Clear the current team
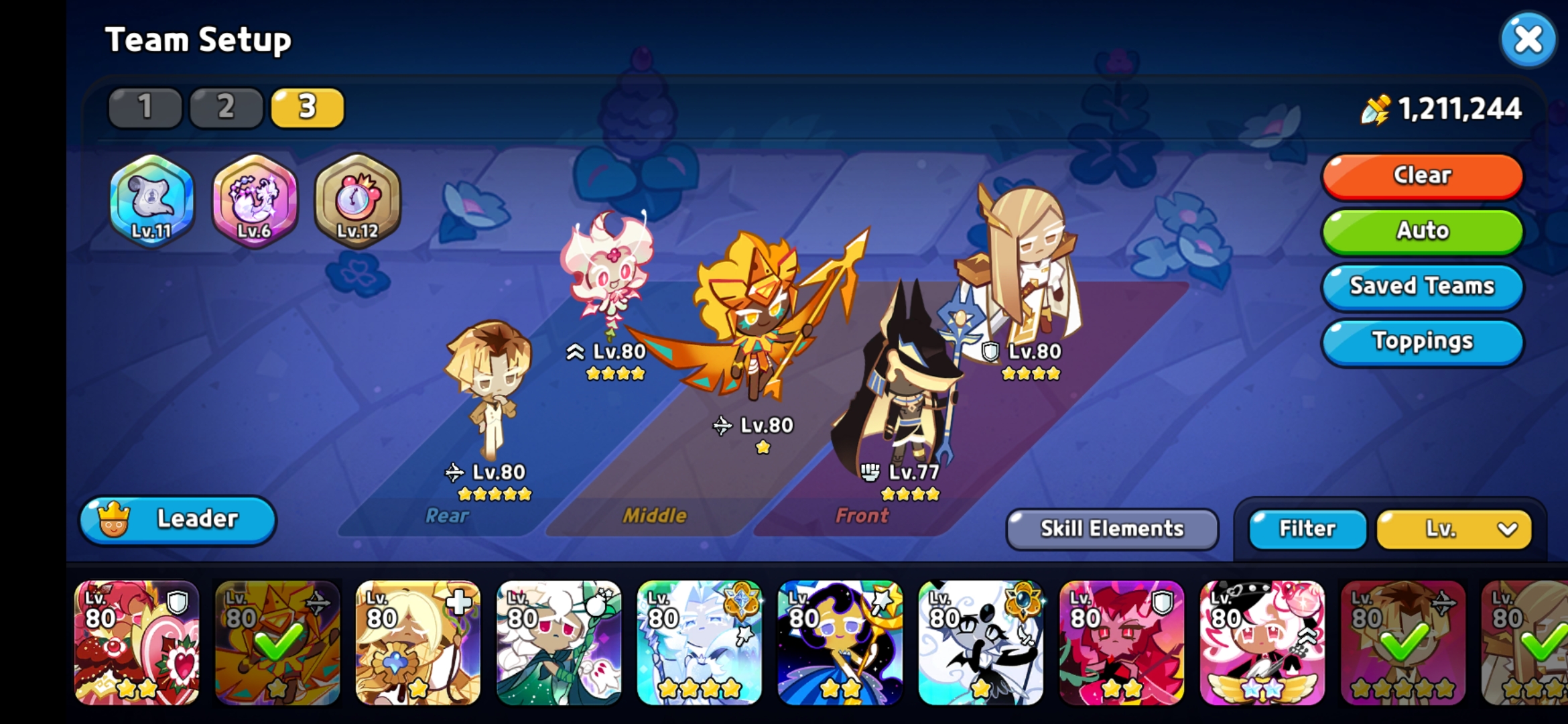 coord(1421,176)
